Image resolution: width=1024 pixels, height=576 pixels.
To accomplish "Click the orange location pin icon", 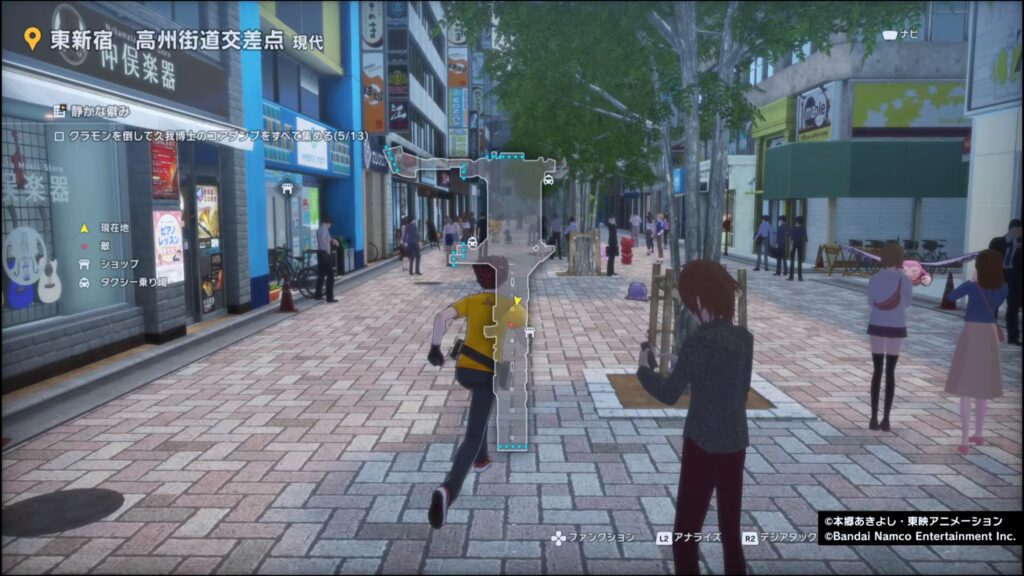I will click(32, 39).
